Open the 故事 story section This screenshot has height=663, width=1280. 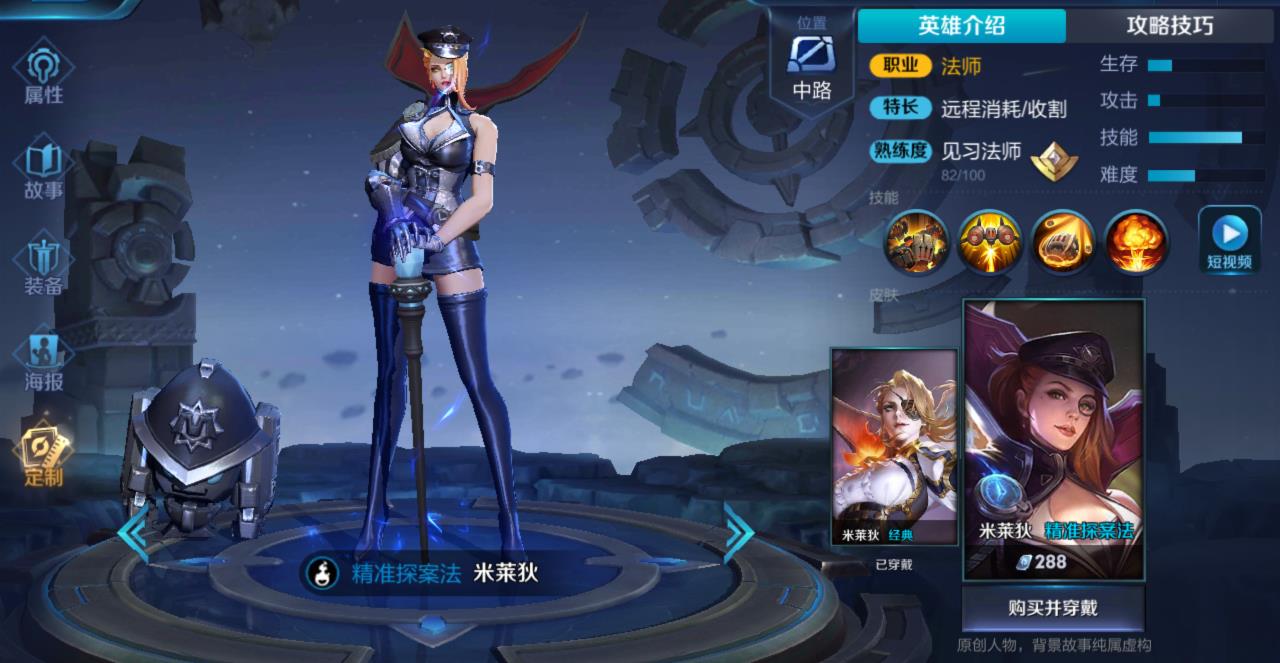click(x=43, y=170)
